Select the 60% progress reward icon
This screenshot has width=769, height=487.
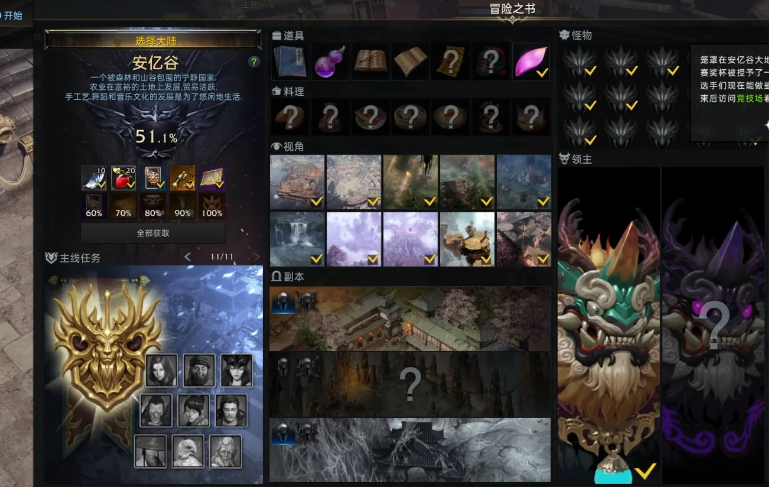click(95, 205)
